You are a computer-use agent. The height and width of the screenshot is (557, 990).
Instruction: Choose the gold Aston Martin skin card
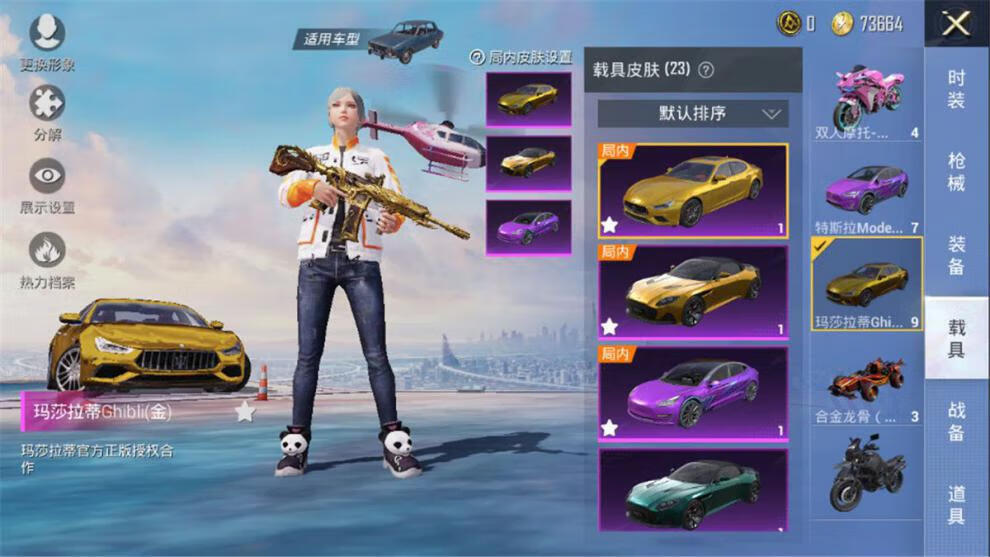click(692, 291)
